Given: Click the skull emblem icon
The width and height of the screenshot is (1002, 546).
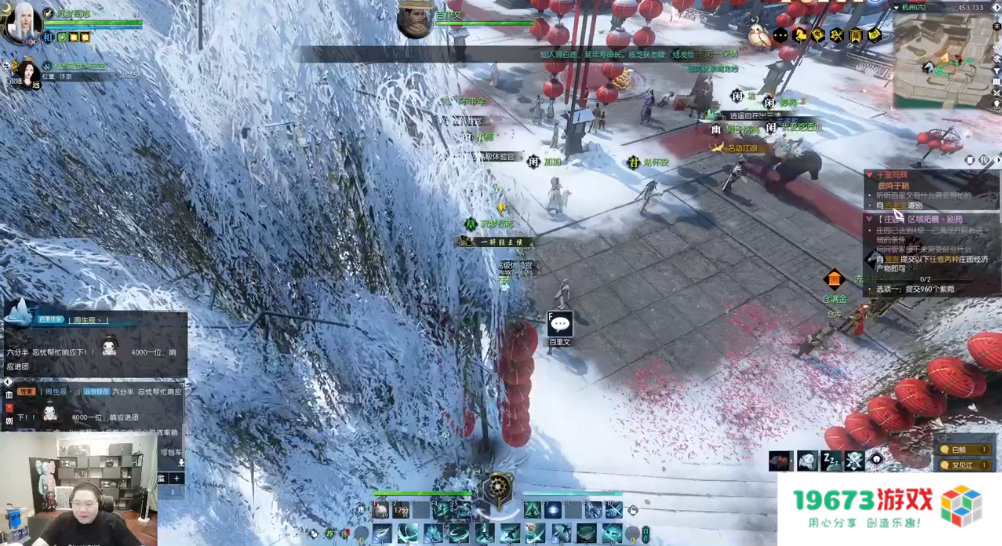Looking at the screenshot, I should point(854,460).
